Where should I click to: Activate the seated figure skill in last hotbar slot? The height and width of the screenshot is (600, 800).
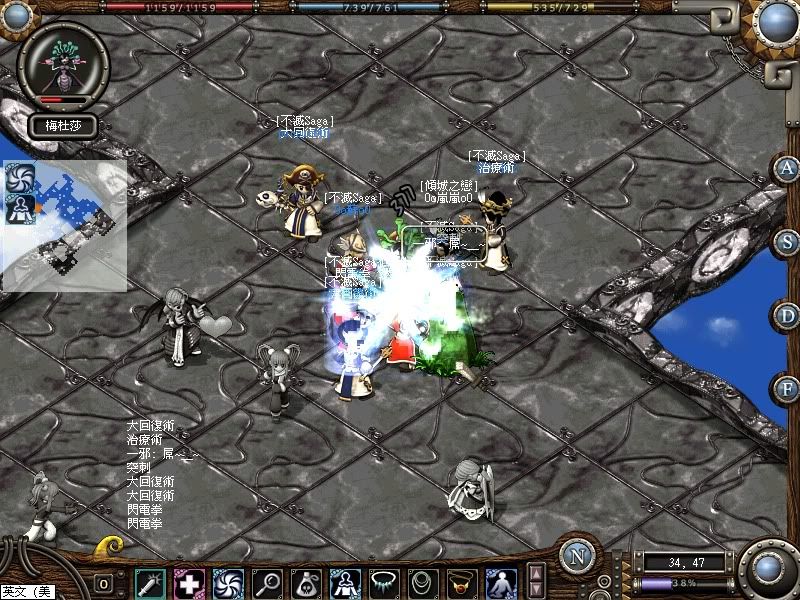click(x=501, y=583)
